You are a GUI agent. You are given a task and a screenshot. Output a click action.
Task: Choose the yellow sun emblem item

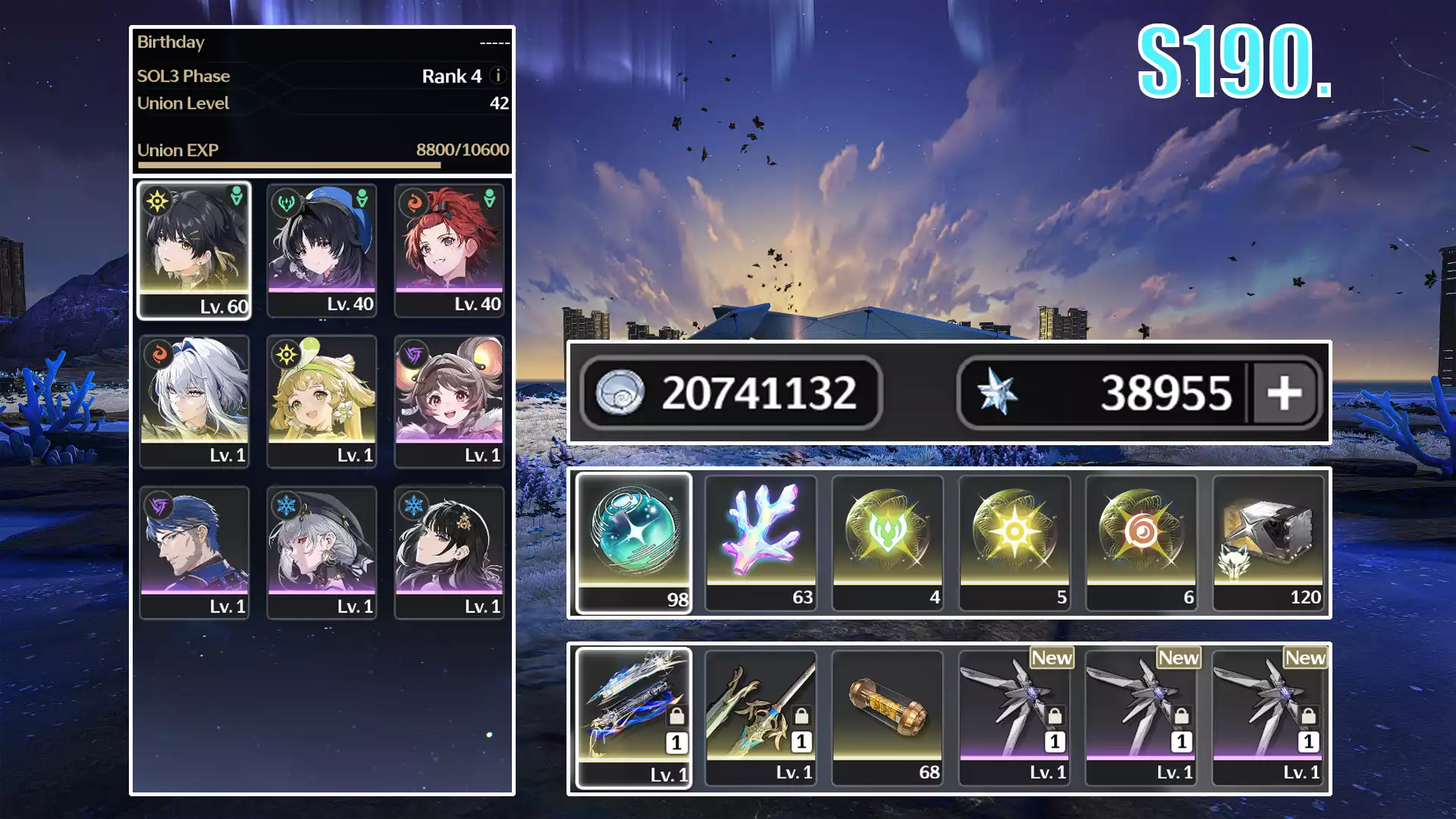coord(1015,542)
